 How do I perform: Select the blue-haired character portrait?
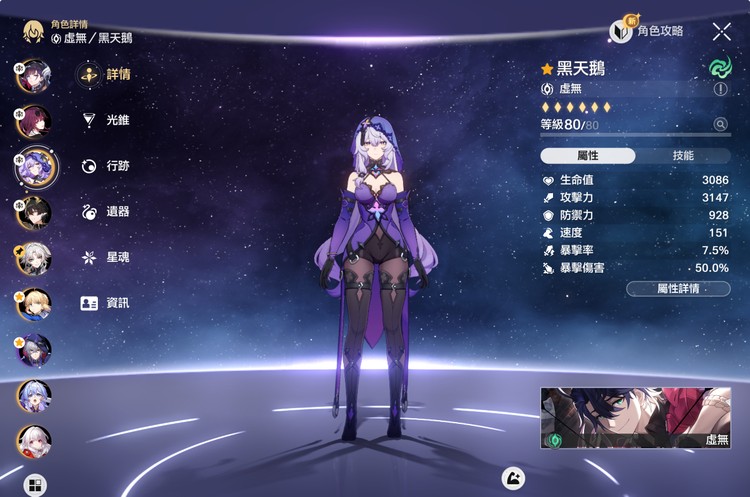(33, 395)
